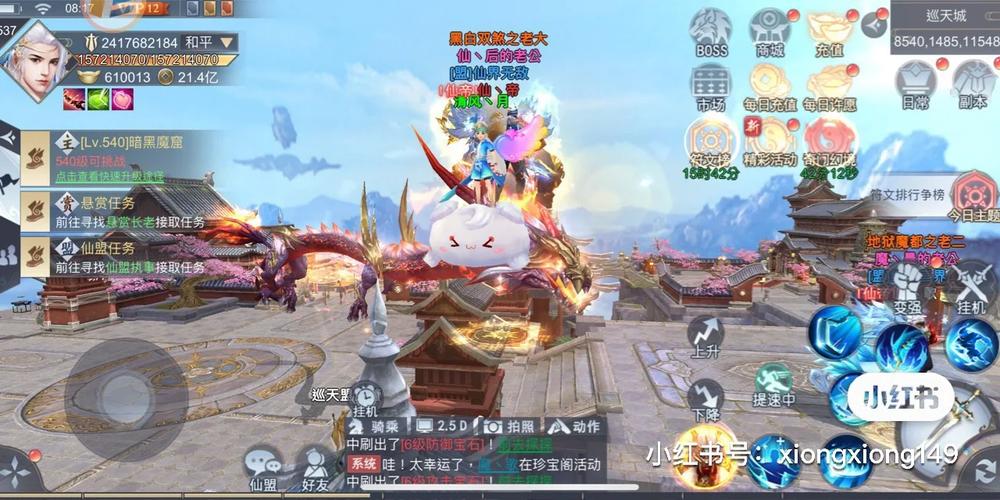The image size is (1000, 500).
Task: Open the 每日许愿 daily wish icon
Action: (829, 84)
